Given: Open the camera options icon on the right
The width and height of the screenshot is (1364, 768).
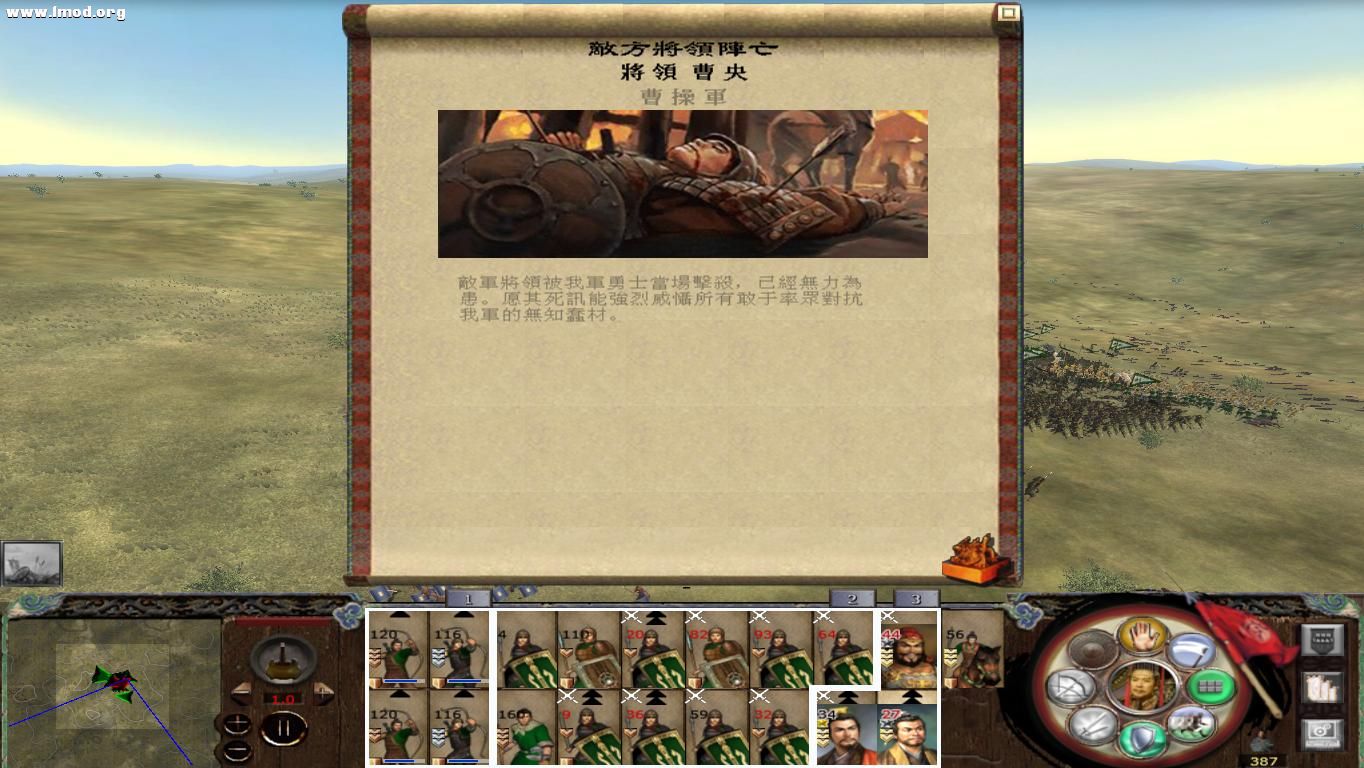Looking at the screenshot, I should (1324, 734).
